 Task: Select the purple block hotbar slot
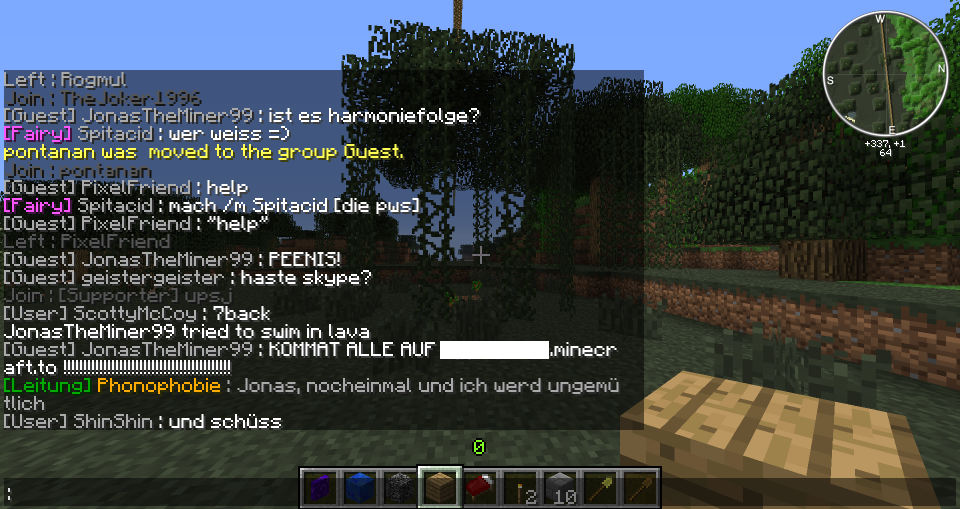pyautogui.click(x=320, y=488)
